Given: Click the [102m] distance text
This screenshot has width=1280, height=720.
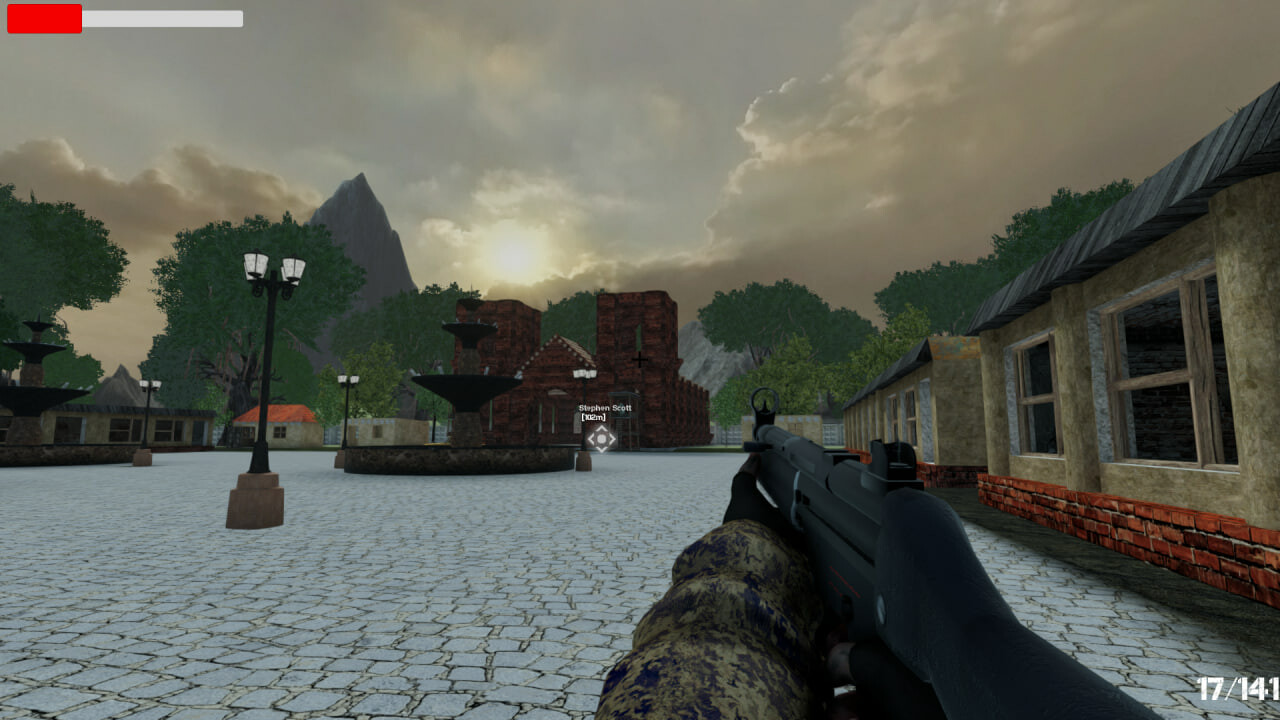Looking at the screenshot, I should click(x=594, y=418).
